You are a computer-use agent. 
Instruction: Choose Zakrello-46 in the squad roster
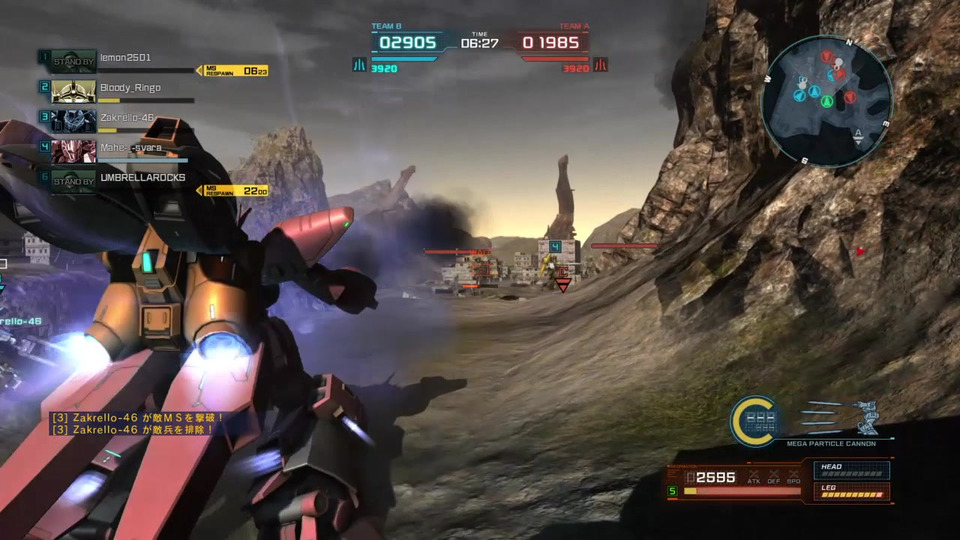coord(127,117)
